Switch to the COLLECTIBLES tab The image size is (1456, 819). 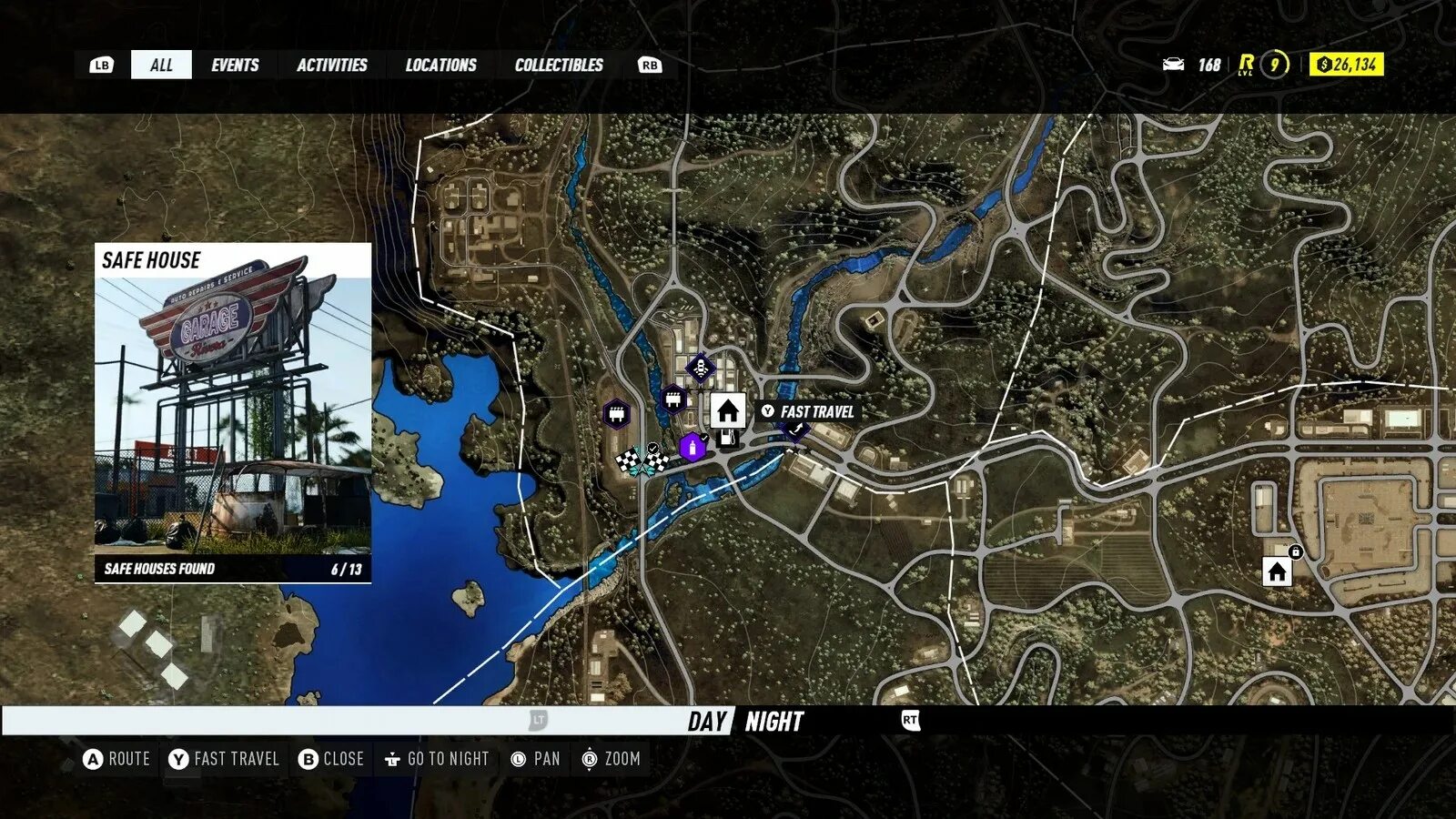[559, 65]
